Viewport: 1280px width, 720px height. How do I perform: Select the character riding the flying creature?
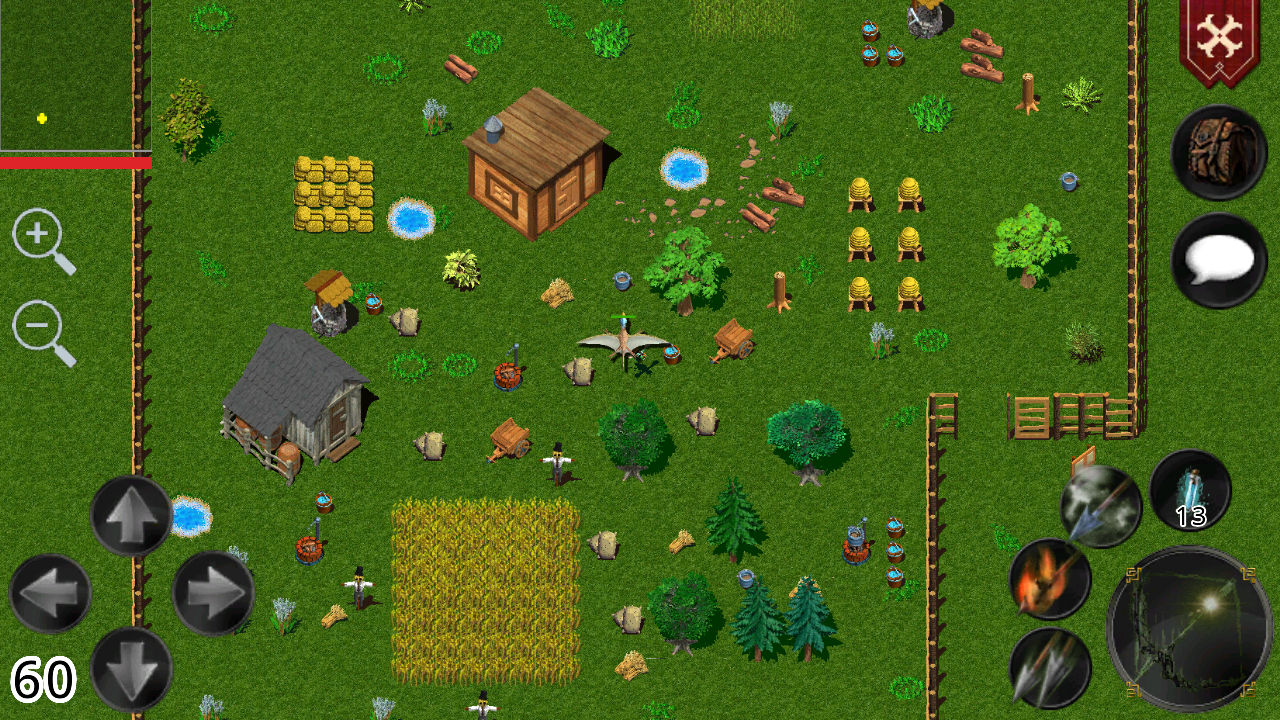pos(622,330)
